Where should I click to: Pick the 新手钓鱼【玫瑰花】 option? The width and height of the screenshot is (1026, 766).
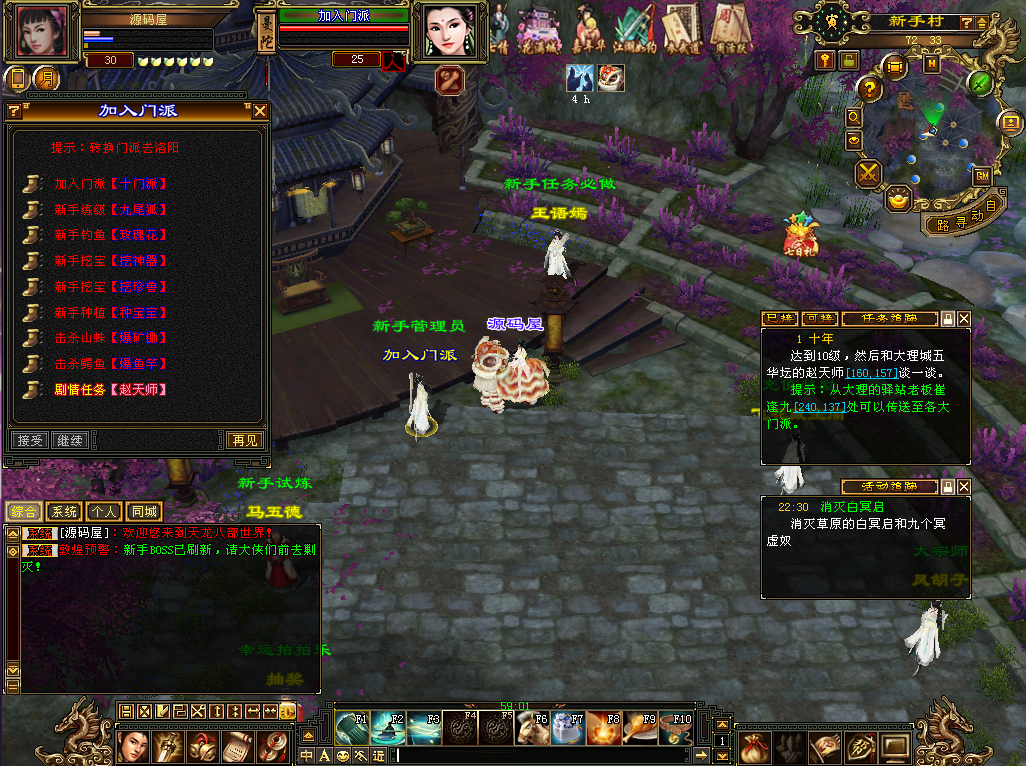click(110, 235)
